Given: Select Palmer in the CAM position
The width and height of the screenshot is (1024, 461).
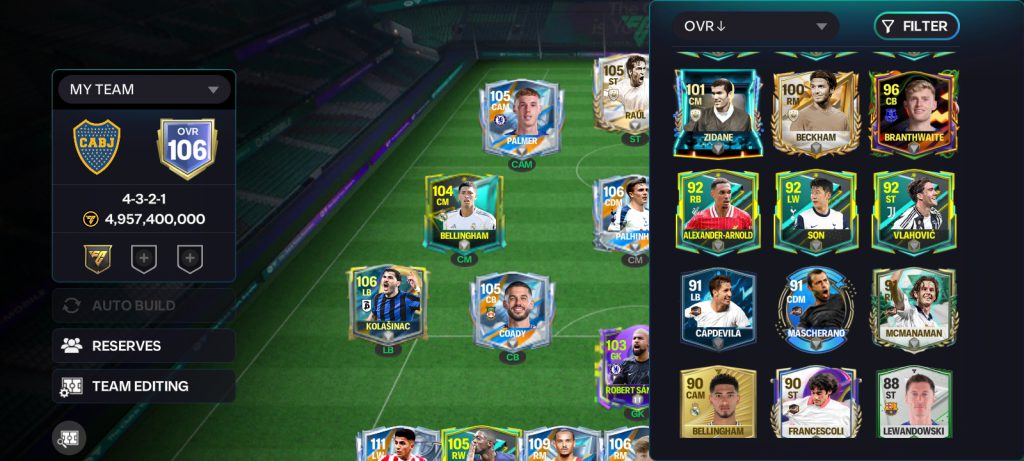Looking at the screenshot, I should click(x=521, y=120).
